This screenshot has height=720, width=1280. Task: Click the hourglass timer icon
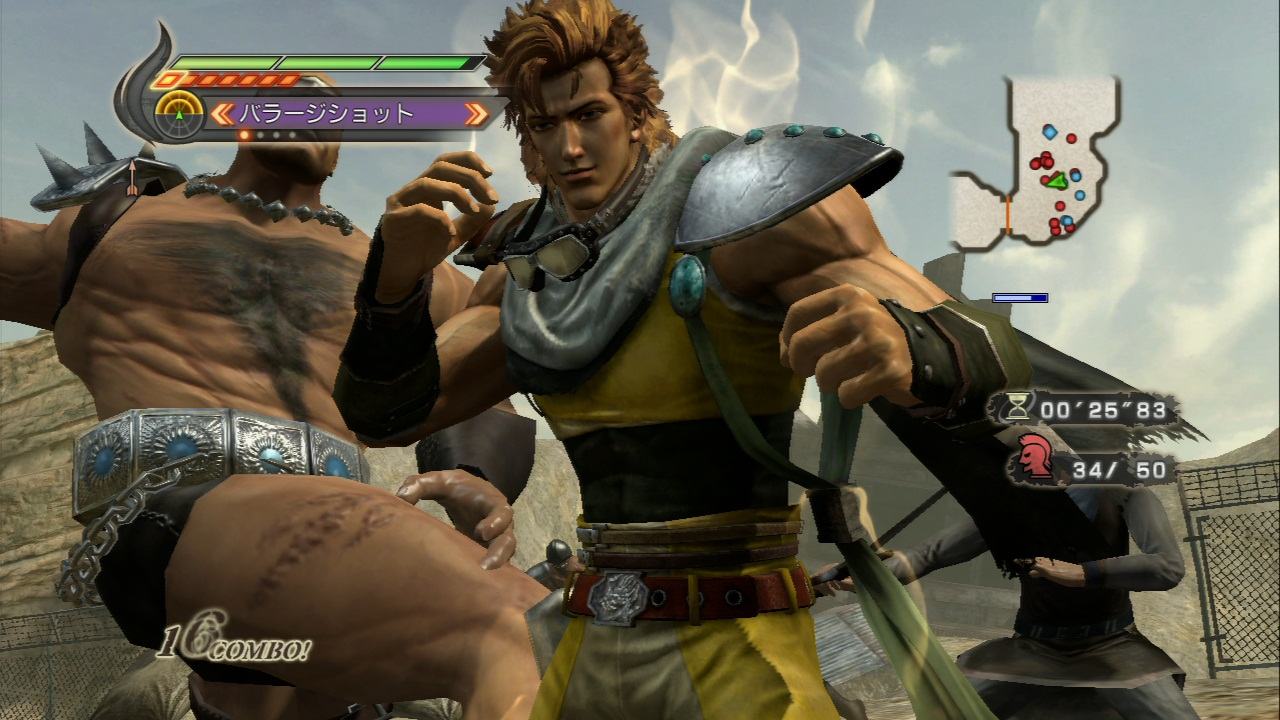tap(1018, 408)
